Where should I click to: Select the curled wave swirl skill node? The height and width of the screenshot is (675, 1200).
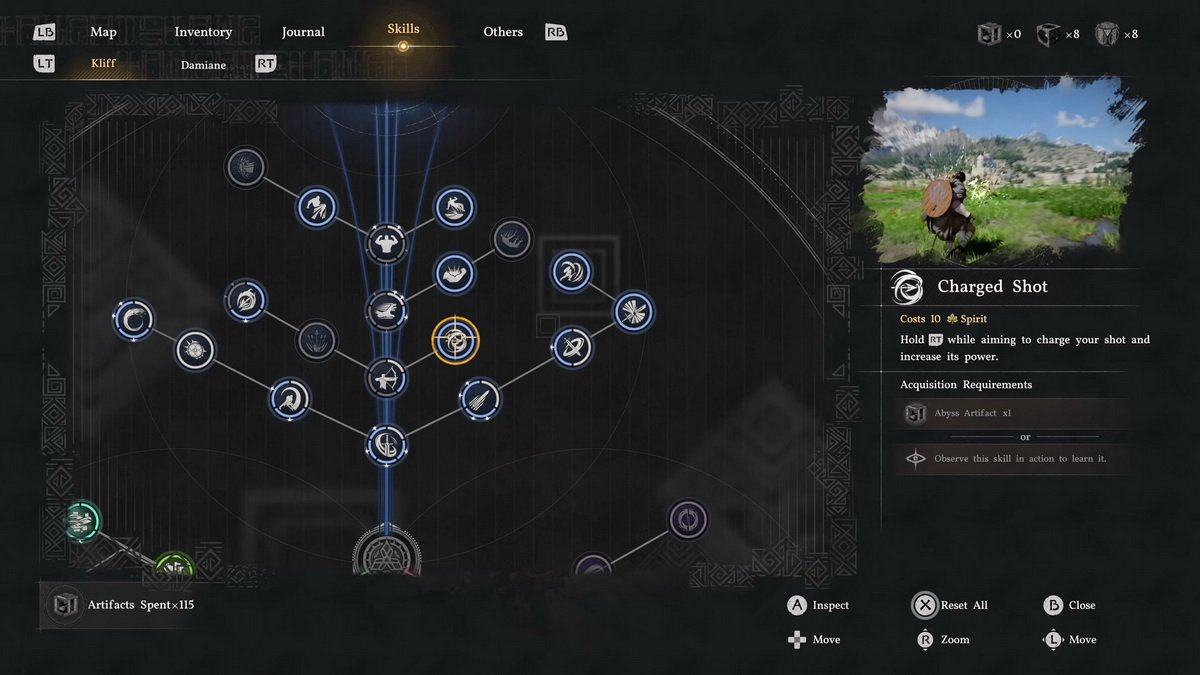click(133, 320)
